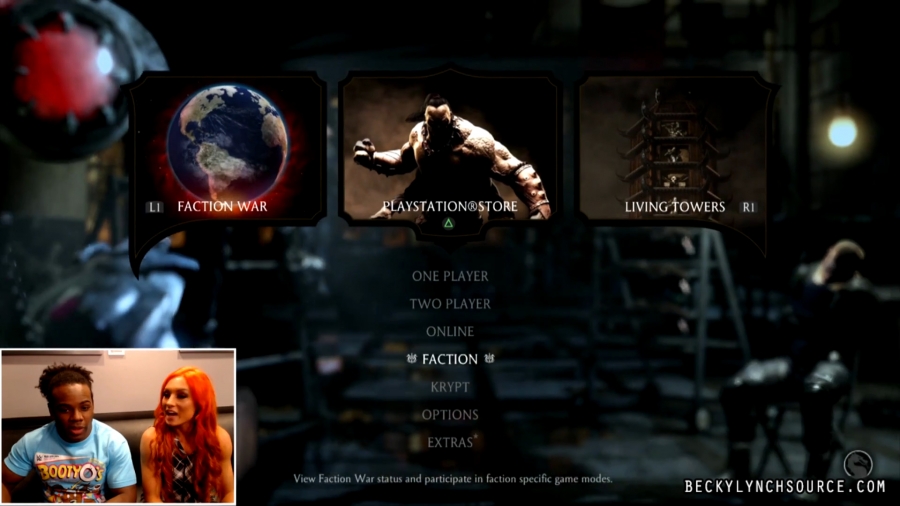Enter the Krypt
Viewport: 900px width, 506px height.
tap(450, 387)
